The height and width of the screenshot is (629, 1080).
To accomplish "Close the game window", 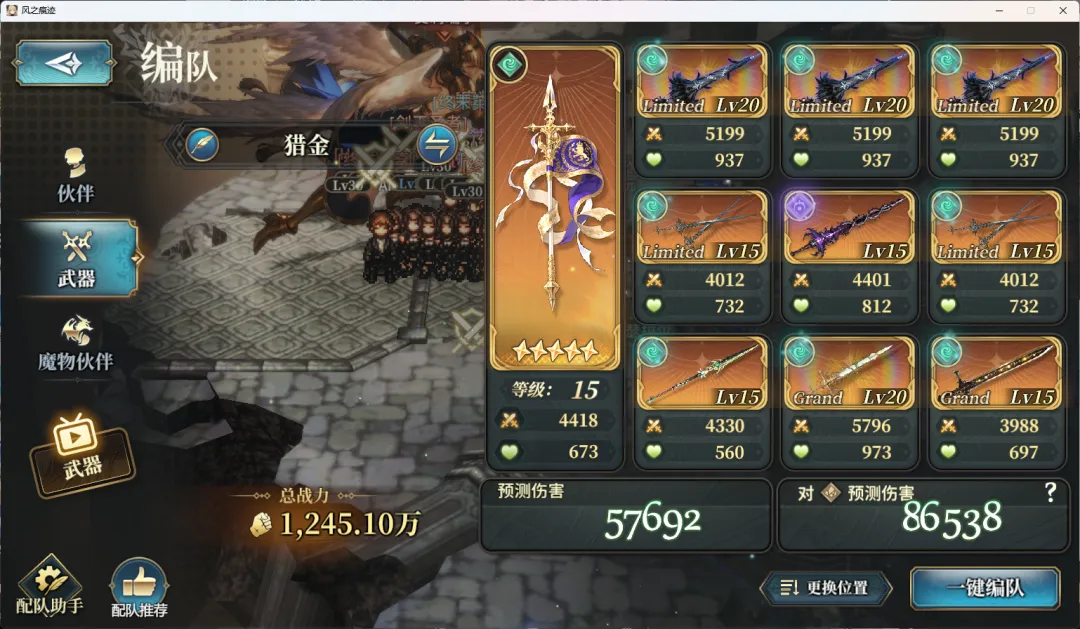I will point(1061,10).
